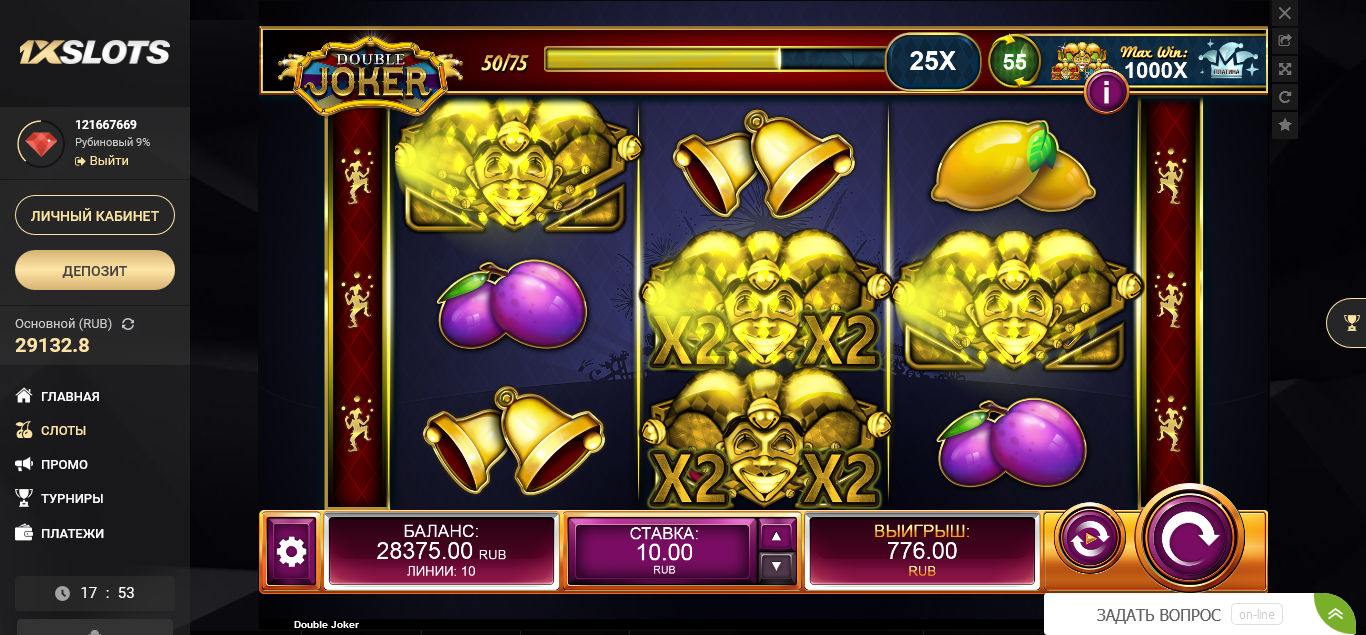Open the Платежи section
The width and height of the screenshot is (1366, 635).
point(72,533)
